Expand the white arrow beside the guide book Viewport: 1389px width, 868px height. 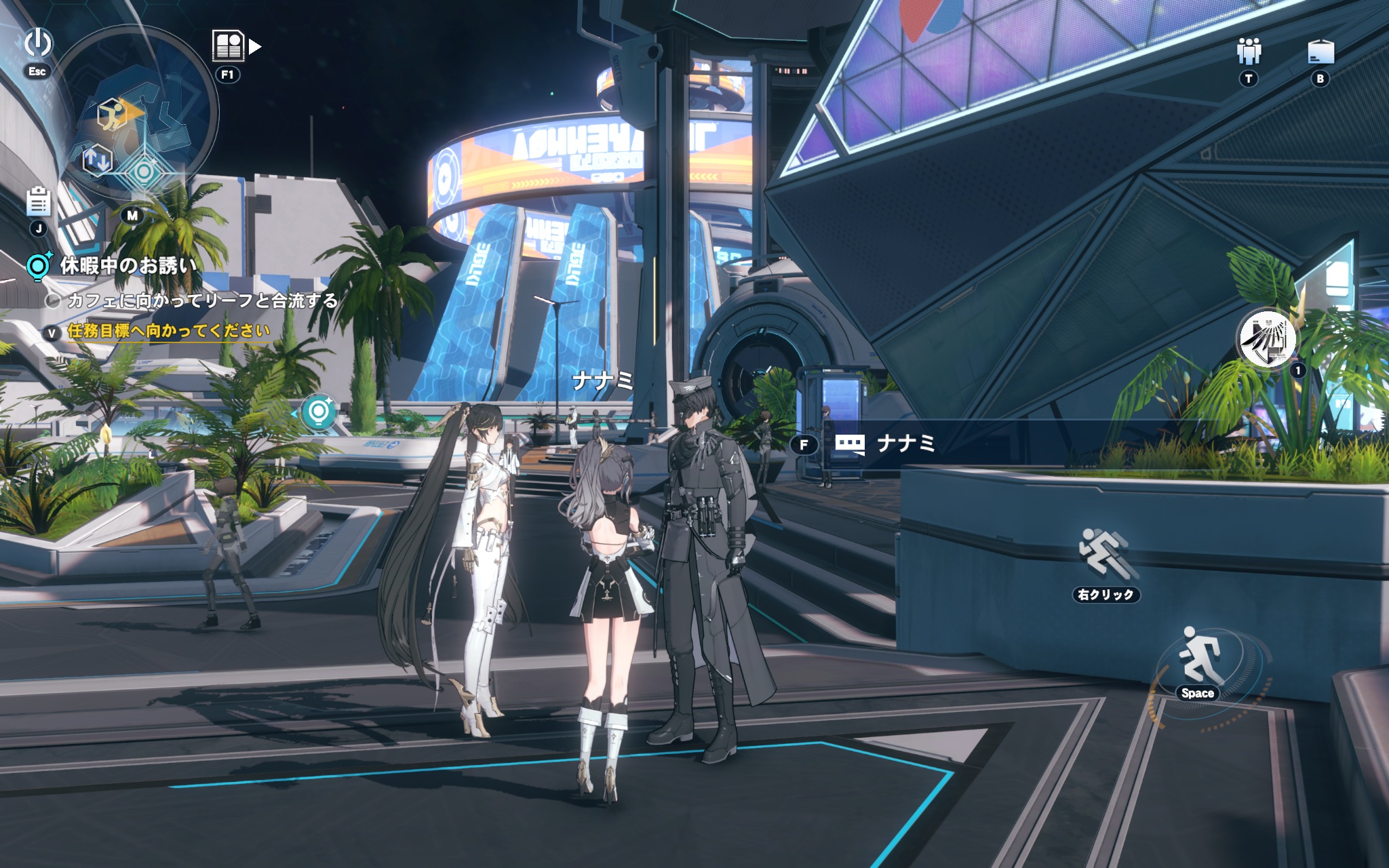click(255, 46)
